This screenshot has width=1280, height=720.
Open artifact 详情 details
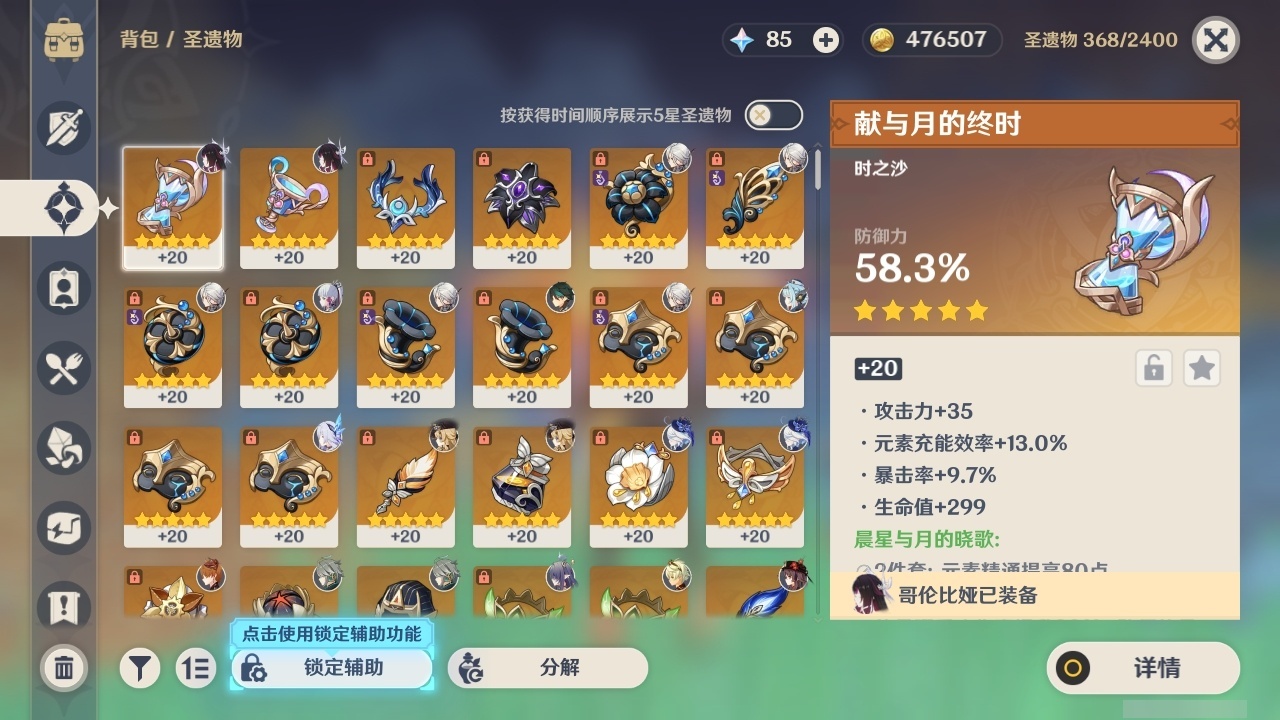[x=1142, y=668]
